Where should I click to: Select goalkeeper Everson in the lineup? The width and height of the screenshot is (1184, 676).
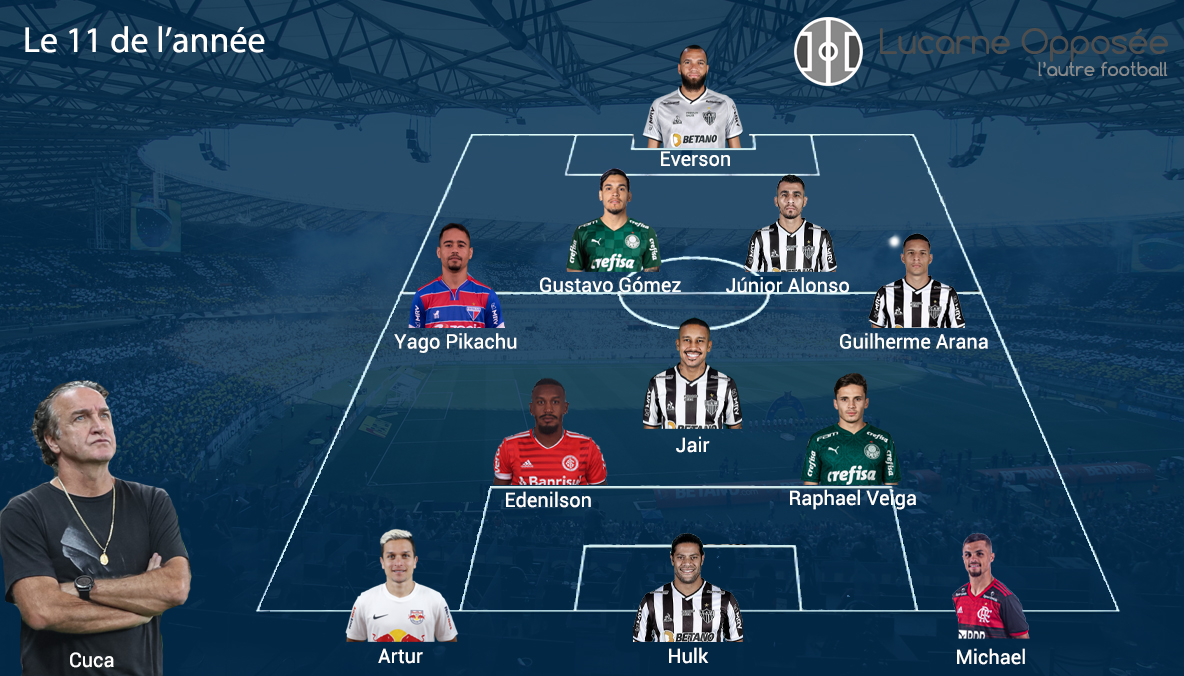pos(693,100)
